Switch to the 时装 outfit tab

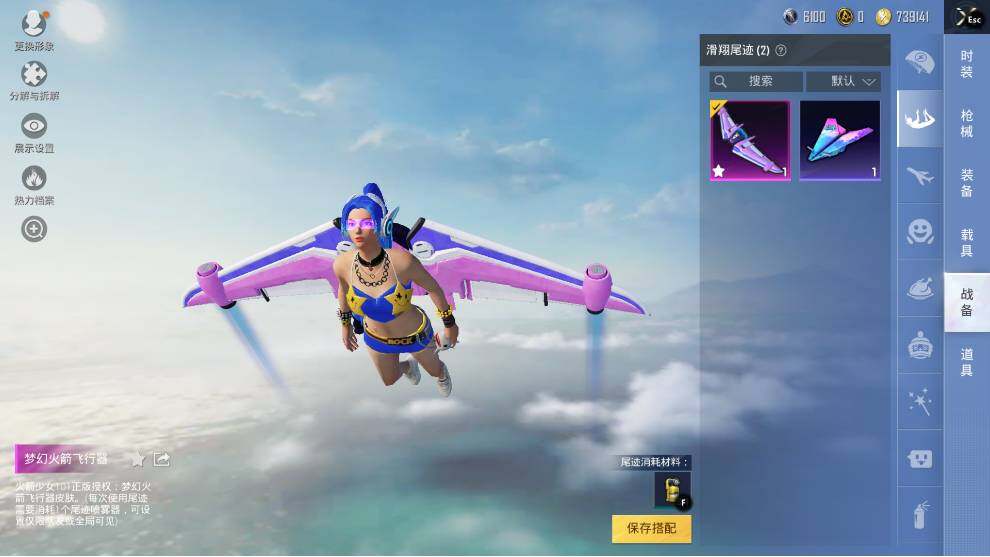(x=967, y=64)
